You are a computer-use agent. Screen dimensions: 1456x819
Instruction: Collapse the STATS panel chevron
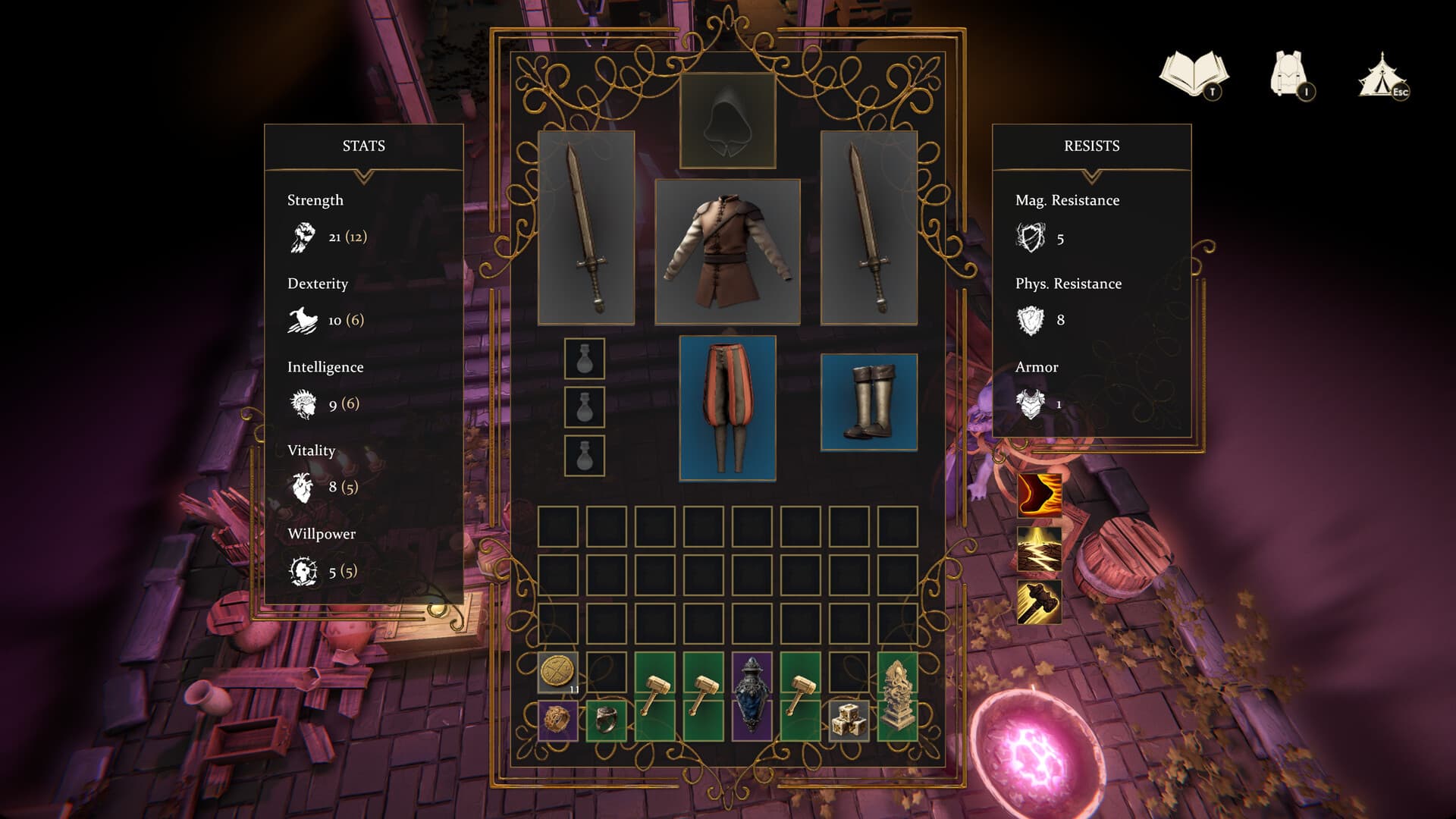point(365,174)
